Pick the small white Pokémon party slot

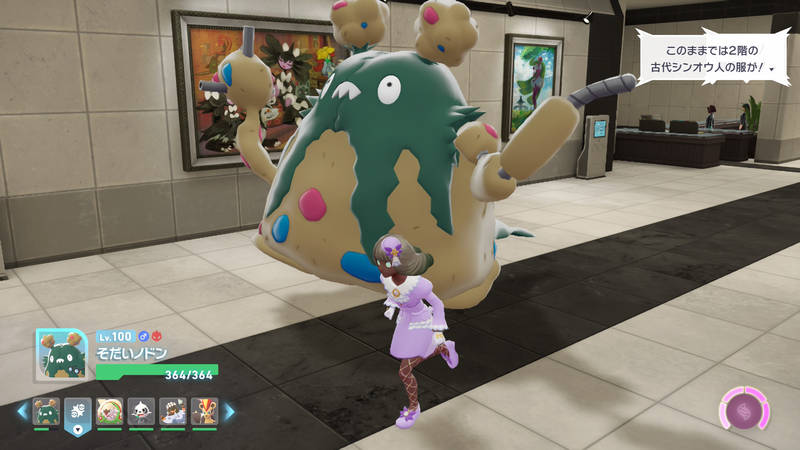point(141,411)
